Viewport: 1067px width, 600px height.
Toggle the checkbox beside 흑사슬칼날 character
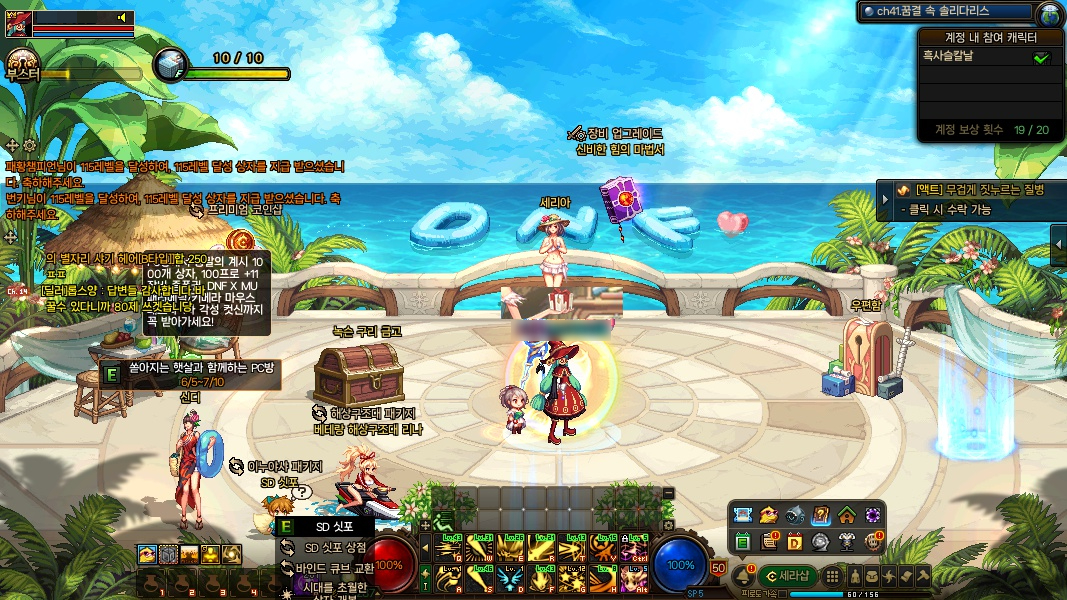pyautogui.click(x=1041, y=58)
